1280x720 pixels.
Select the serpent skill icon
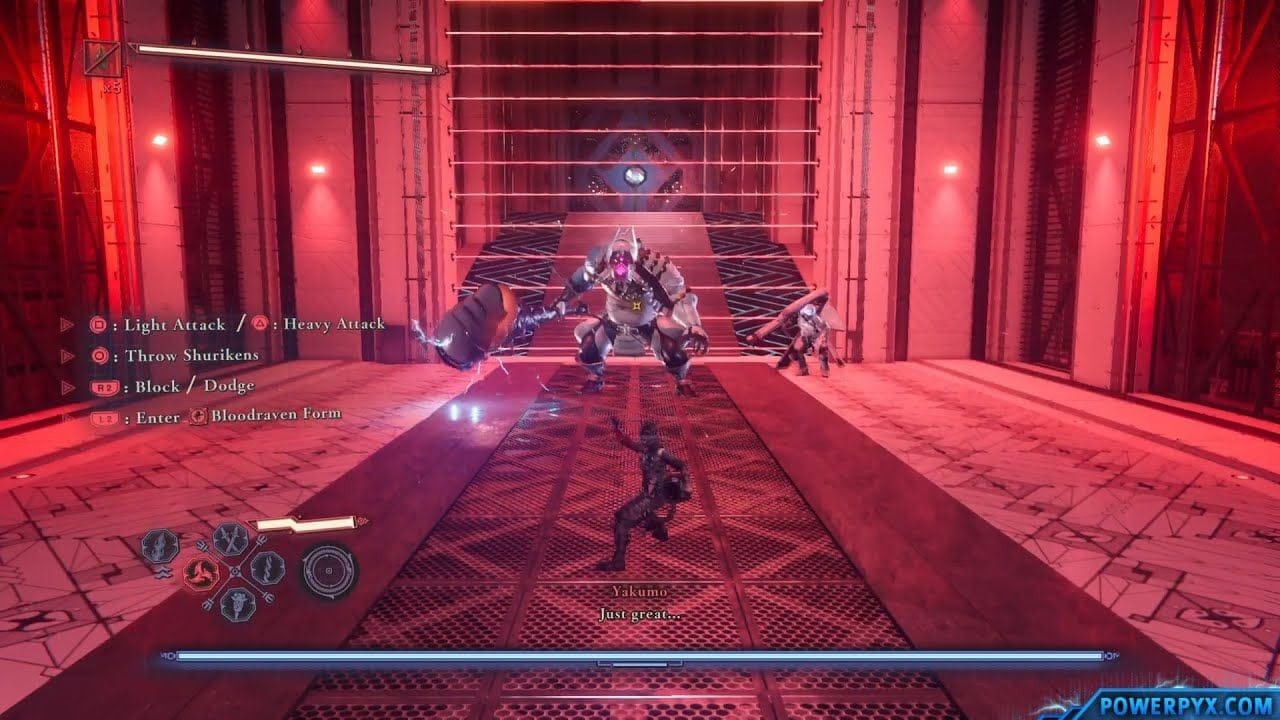(267, 569)
